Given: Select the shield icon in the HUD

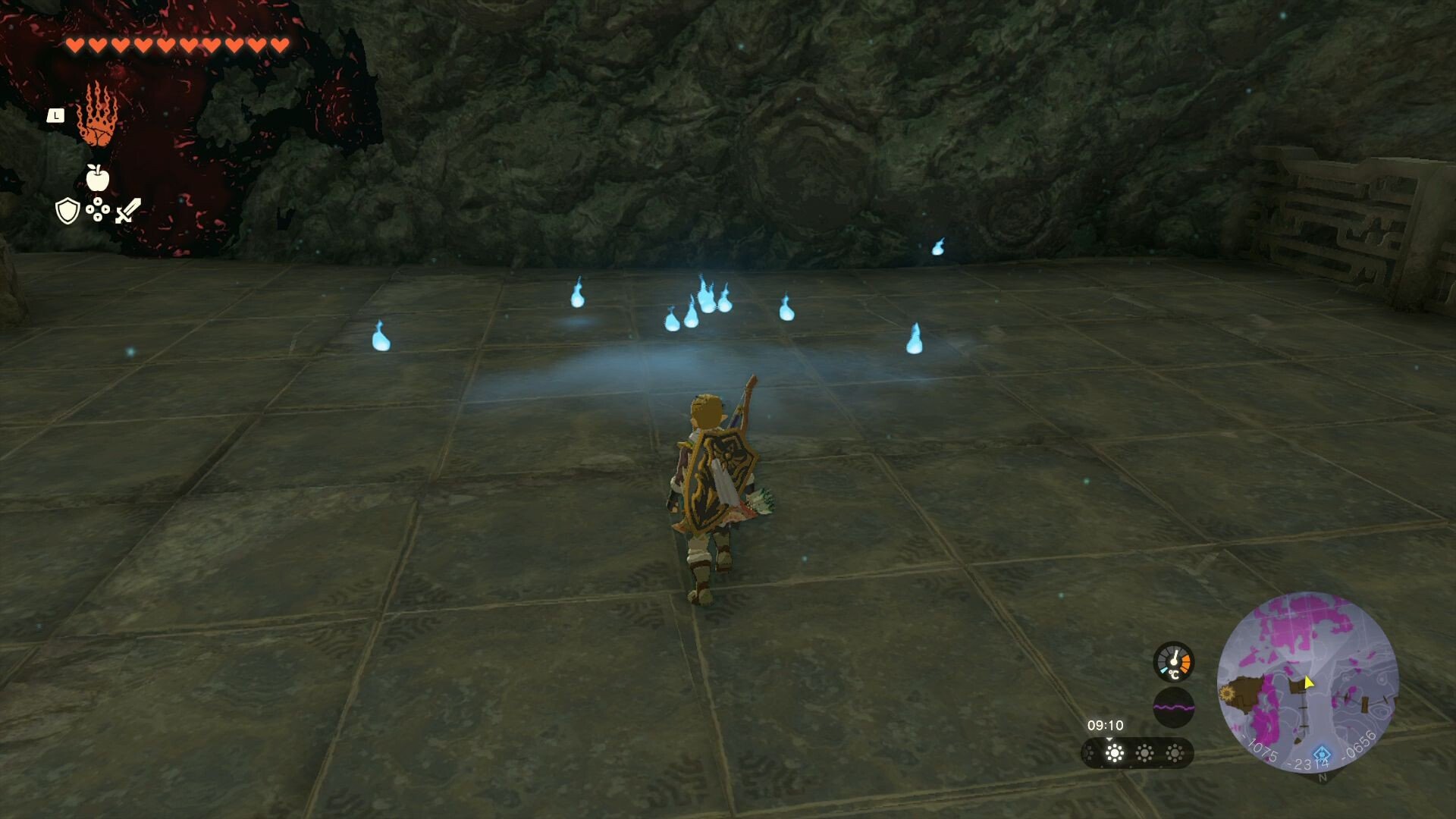Looking at the screenshot, I should tap(67, 211).
